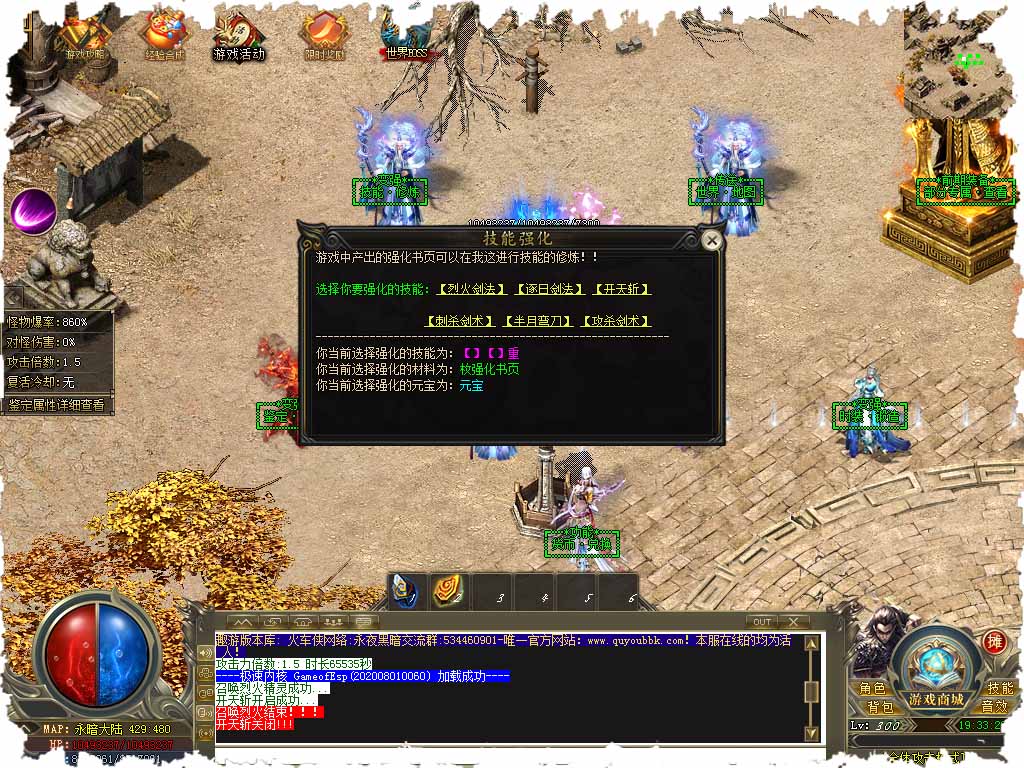Screen dimensions: 1024x768
Task: Open the 游戏攻略 guide icon
Action: pyautogui.click(x=86, y=36)
